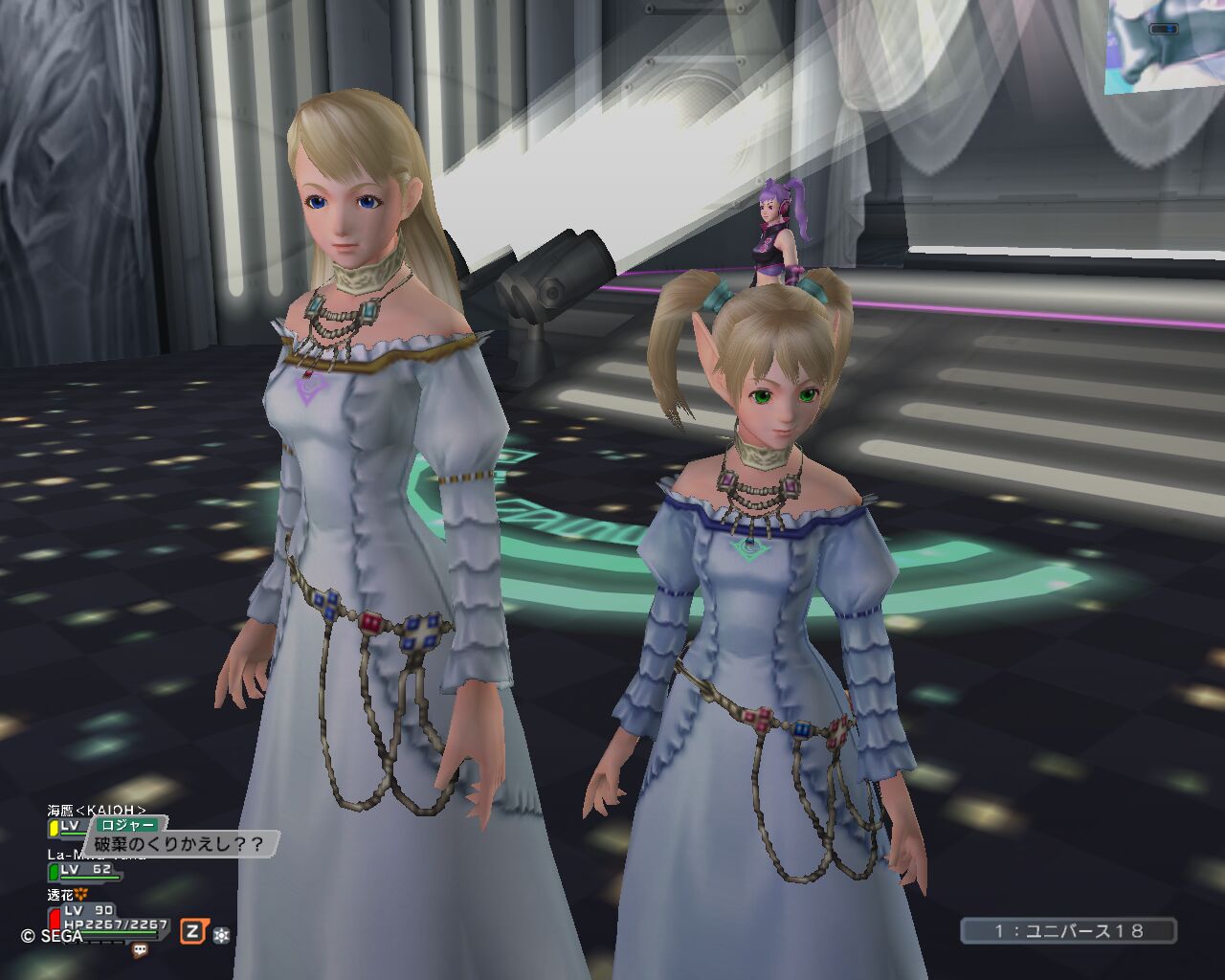Select the snowflake status icon

click(x=221, y=934)
